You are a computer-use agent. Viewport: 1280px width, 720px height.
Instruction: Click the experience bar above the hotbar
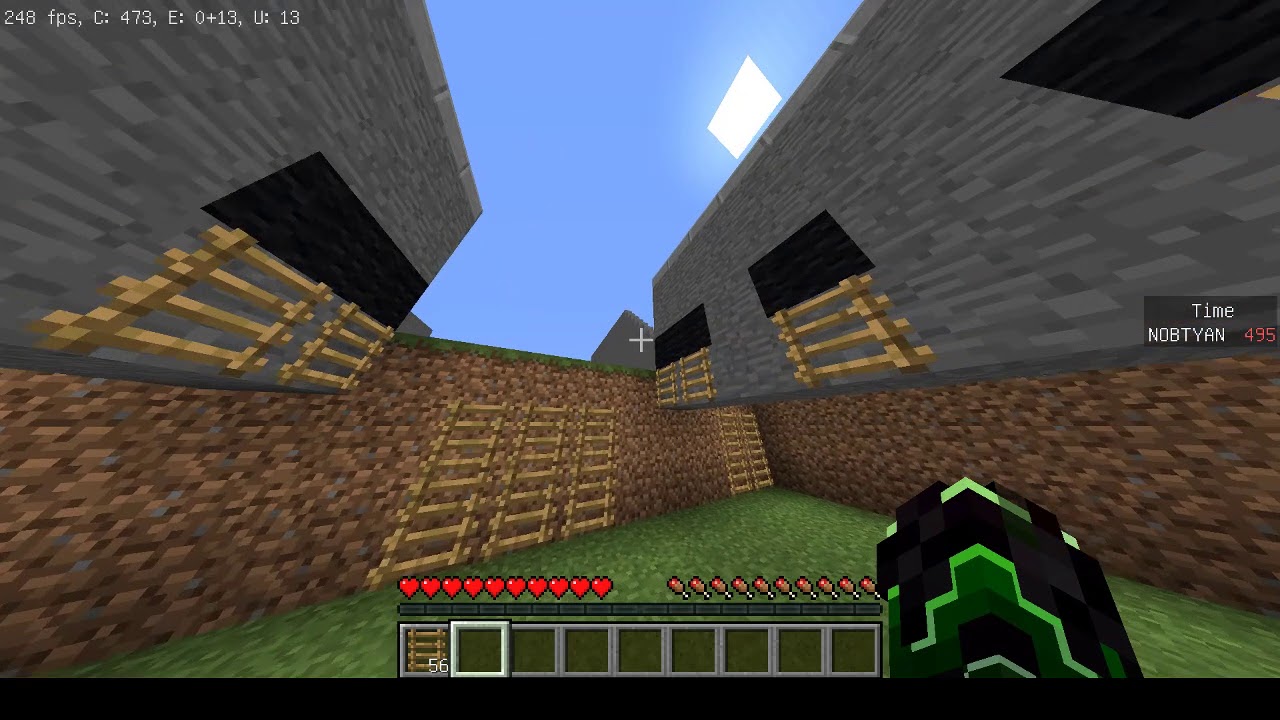point(640,609)
